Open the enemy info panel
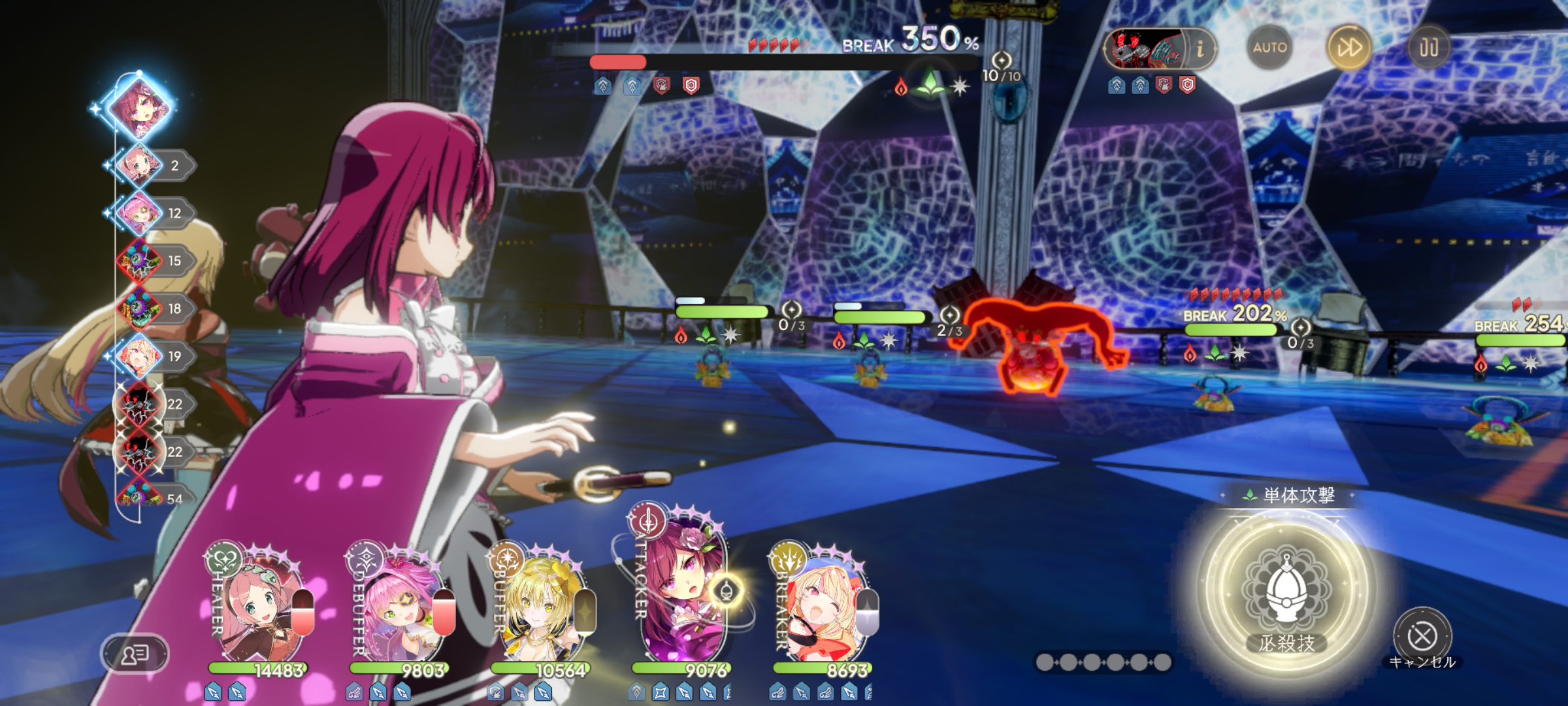This screenshot has height=706, width=1568. (1200, 48)
